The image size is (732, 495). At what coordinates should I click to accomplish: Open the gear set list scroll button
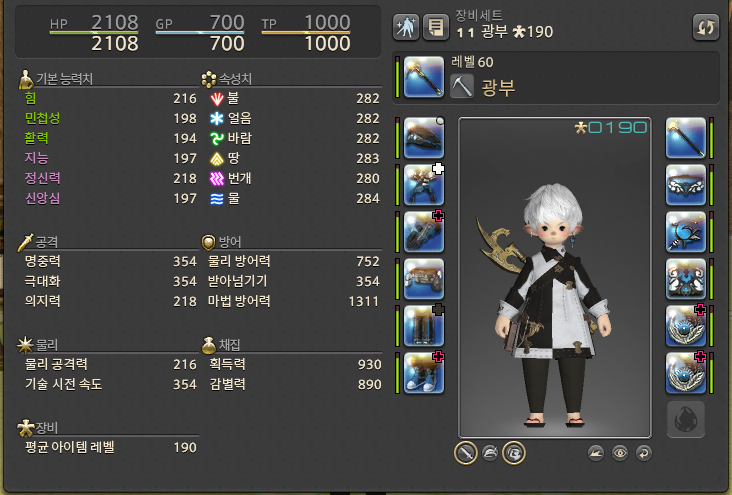point(435,27)
